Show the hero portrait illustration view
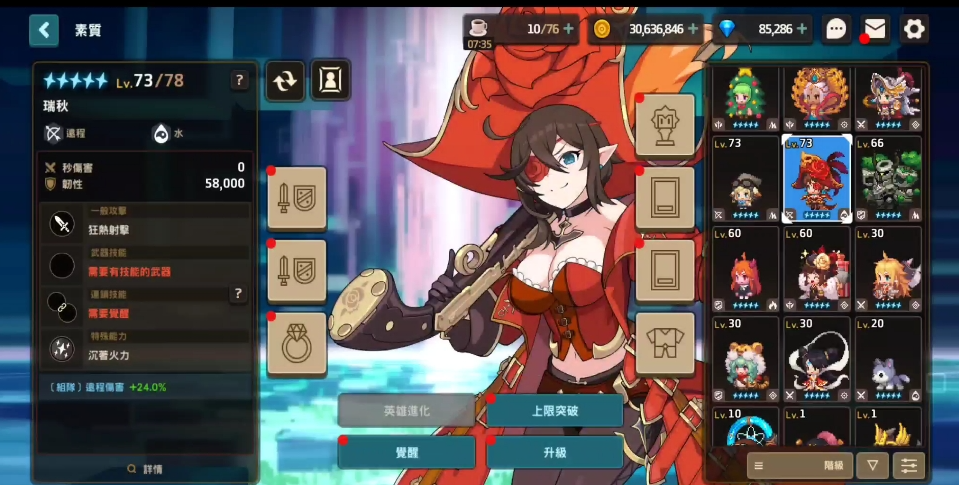Image resolution: width=959 pixels, height=485 pixels. (x=330, y=82)
